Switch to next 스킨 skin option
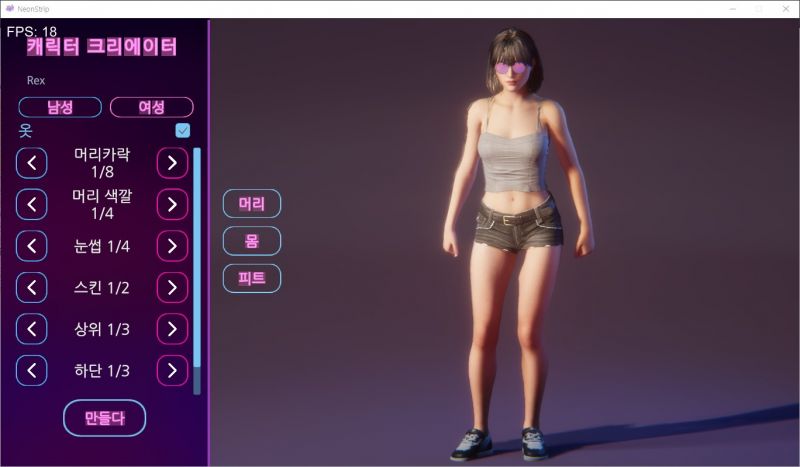The image size is (800, 467). (x=172, y=288)
